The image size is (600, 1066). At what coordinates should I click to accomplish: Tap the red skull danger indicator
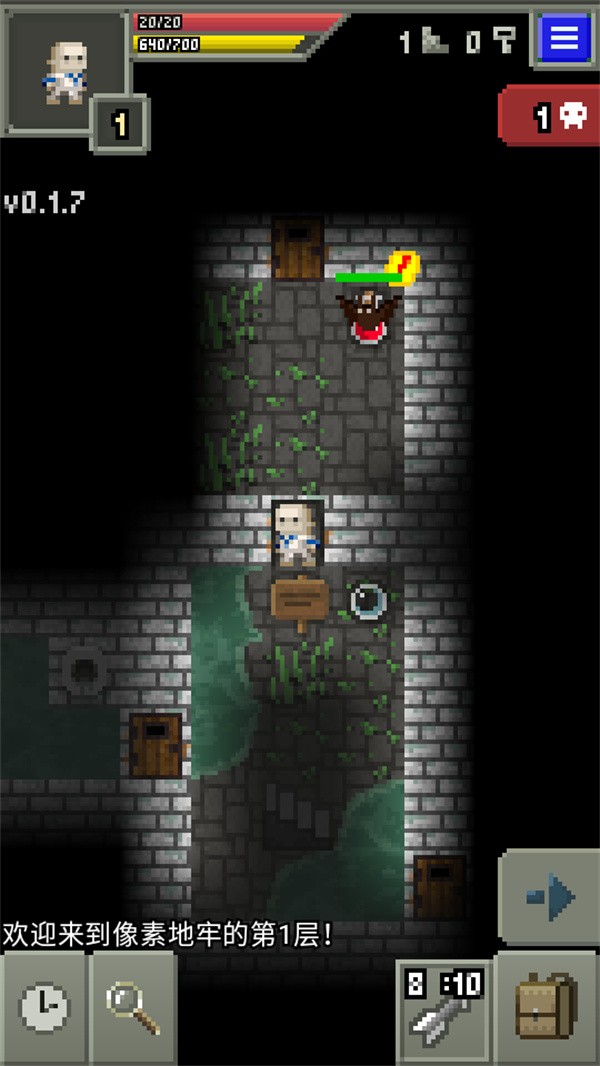549,119
